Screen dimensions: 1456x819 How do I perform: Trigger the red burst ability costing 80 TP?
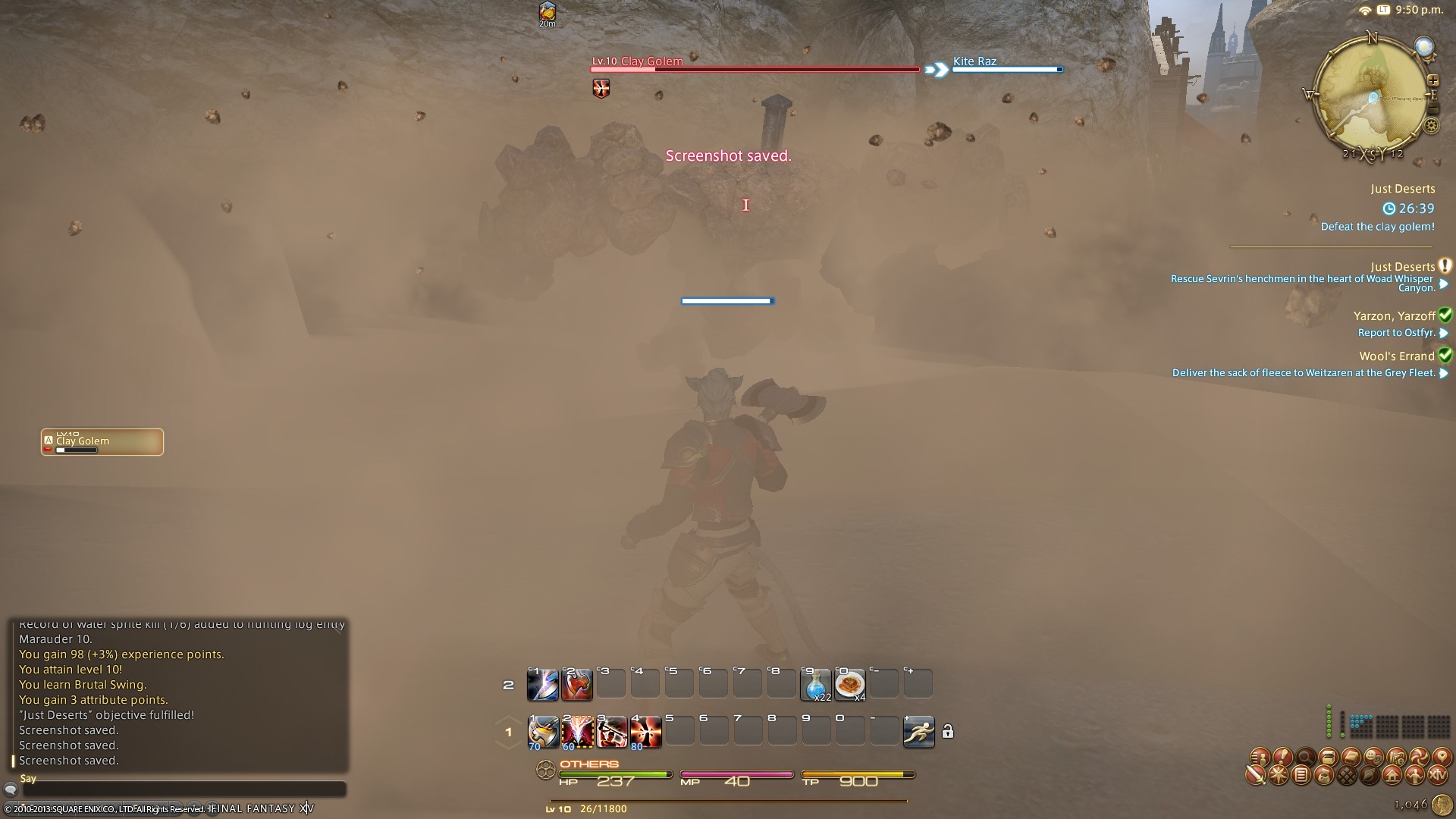[x=645, y=732]
